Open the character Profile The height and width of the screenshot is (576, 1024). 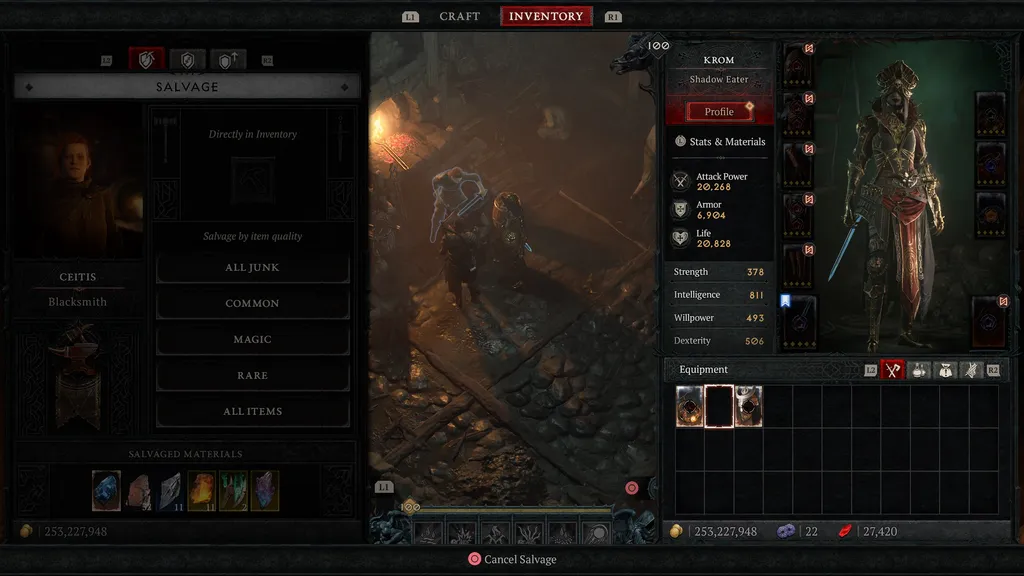point(719,112)
